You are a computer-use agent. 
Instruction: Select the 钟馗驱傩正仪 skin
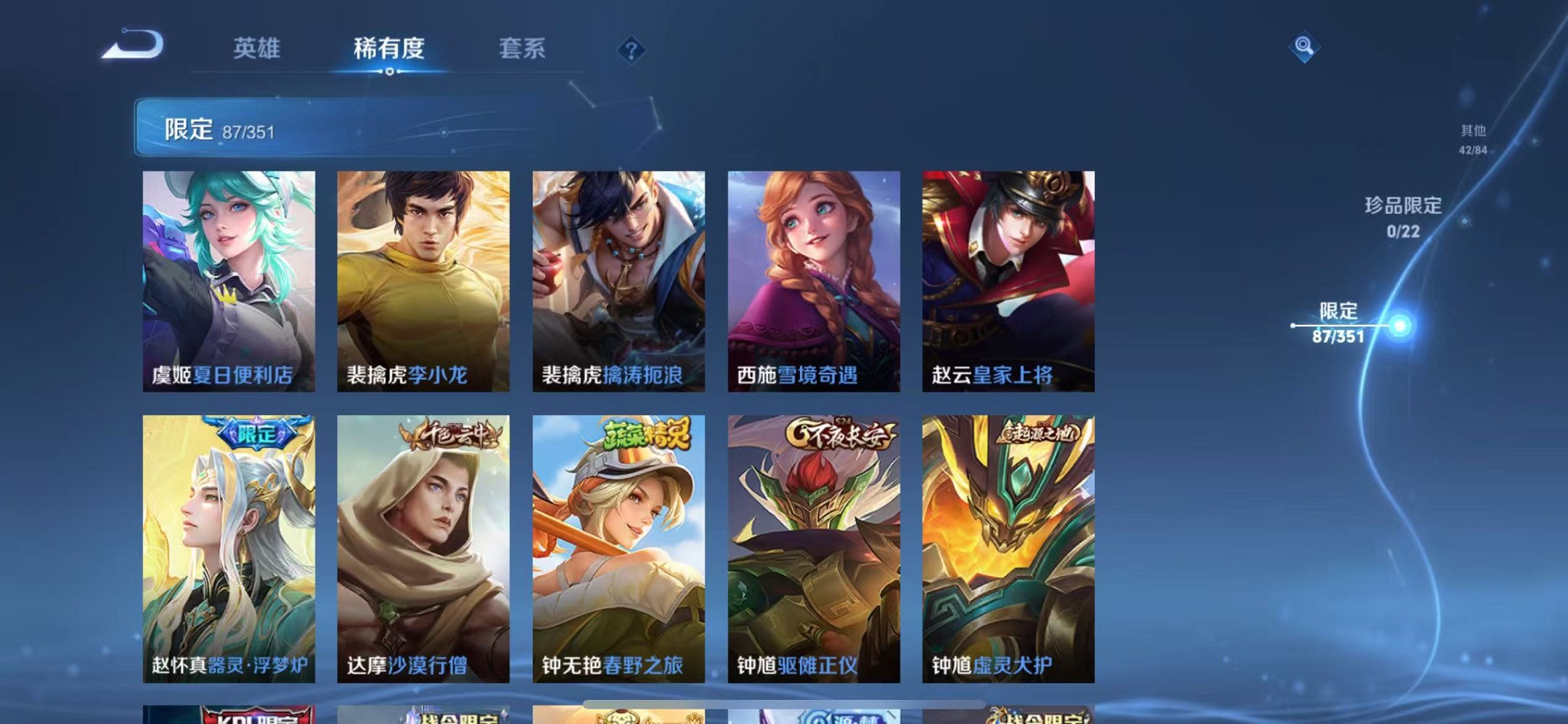tap(813, 546)
